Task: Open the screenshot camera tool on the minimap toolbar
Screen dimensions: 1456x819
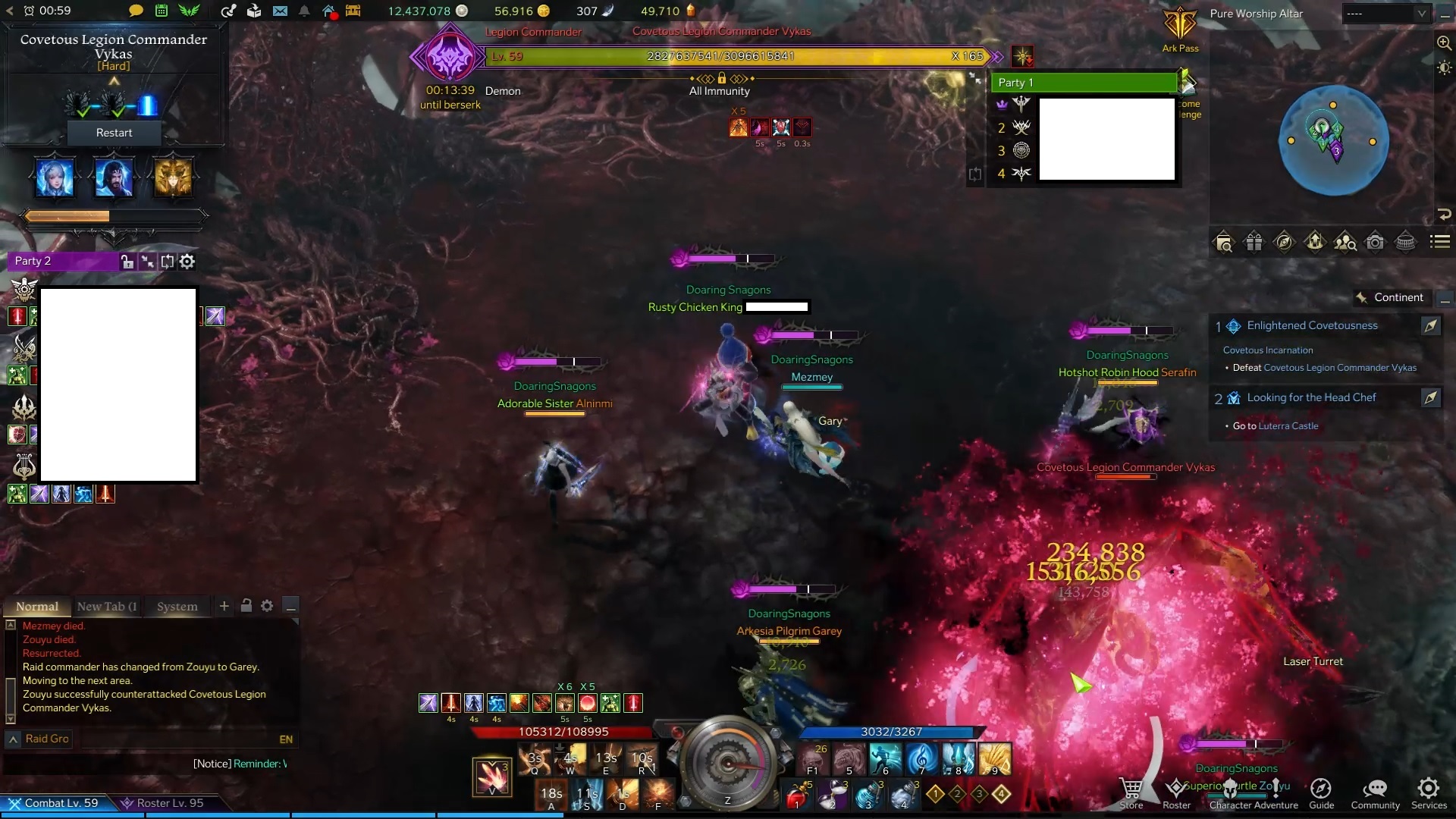Action: point(1375,241)
